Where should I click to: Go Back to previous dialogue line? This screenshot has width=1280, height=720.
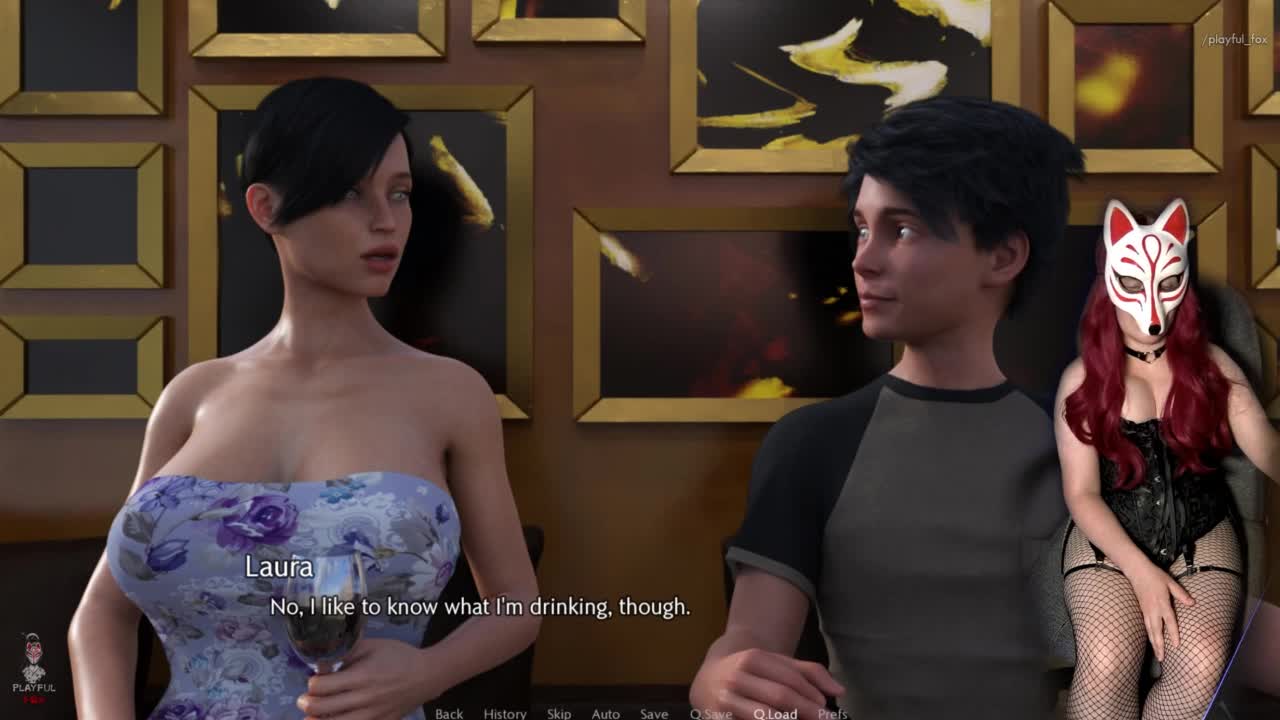[449, 713]
